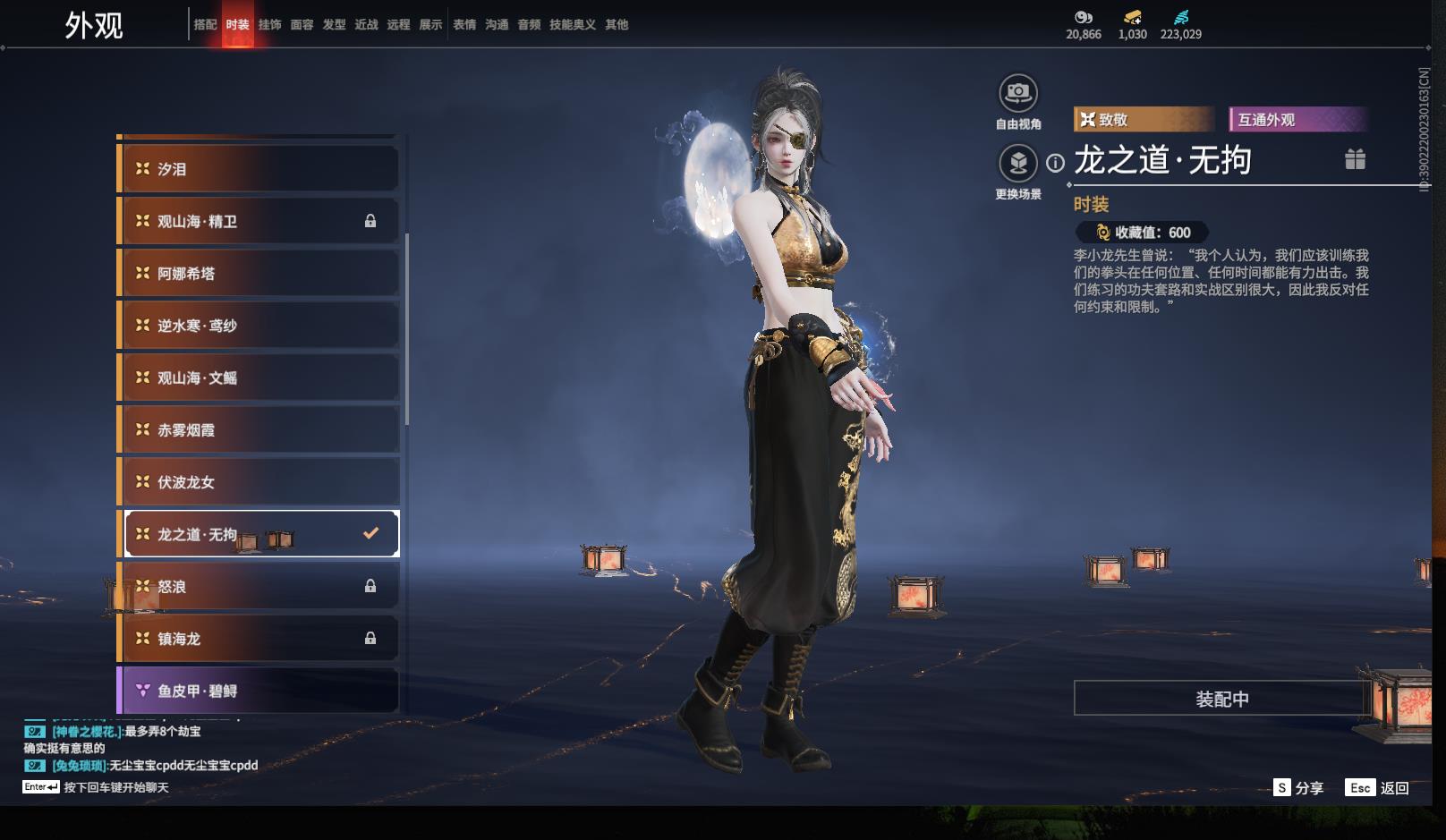
Task: Pick the 阿娜希塔 outfit entry
Action: click(259, 274)
